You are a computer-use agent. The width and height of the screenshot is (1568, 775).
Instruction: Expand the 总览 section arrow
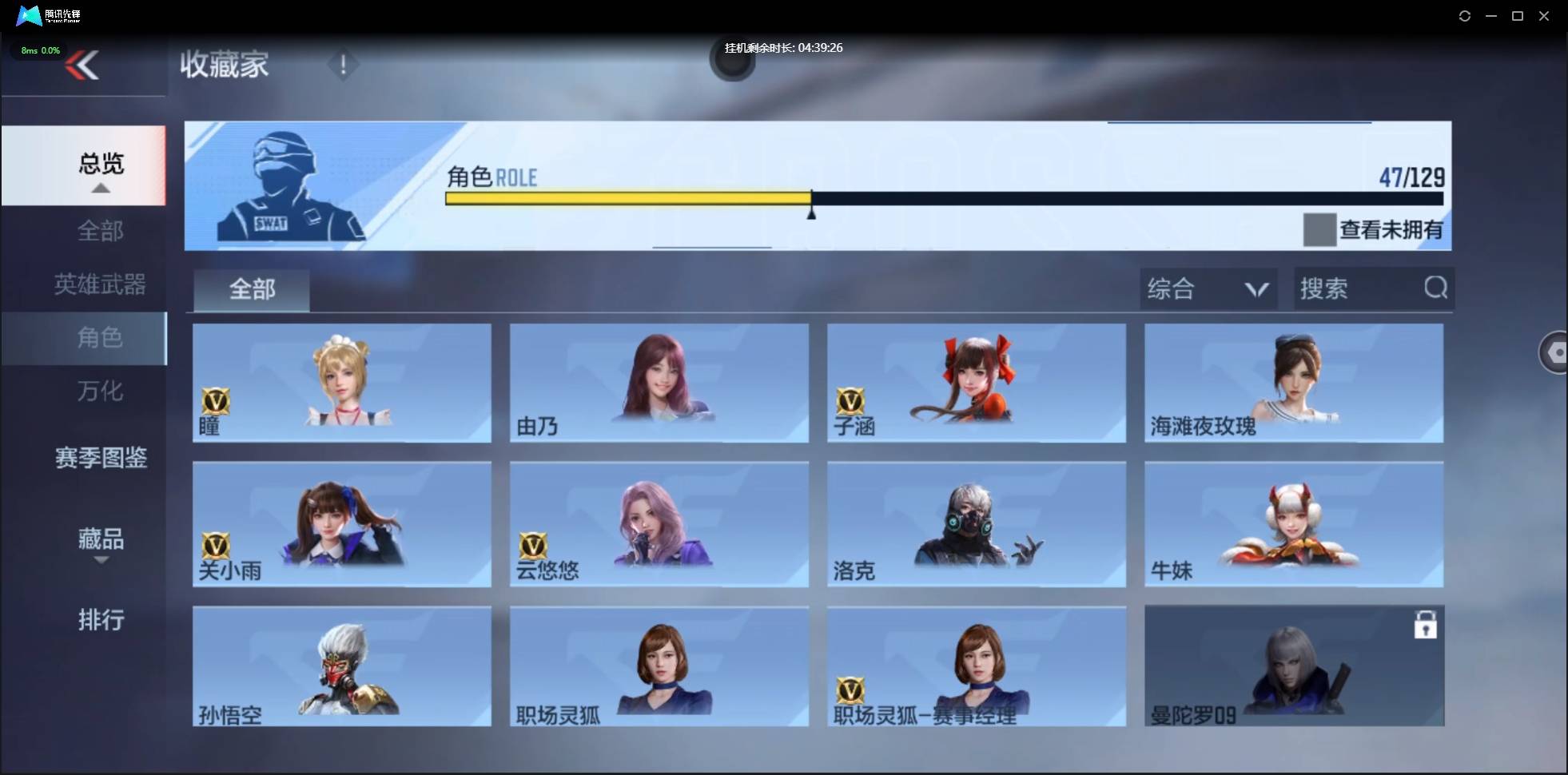point(100,188)
